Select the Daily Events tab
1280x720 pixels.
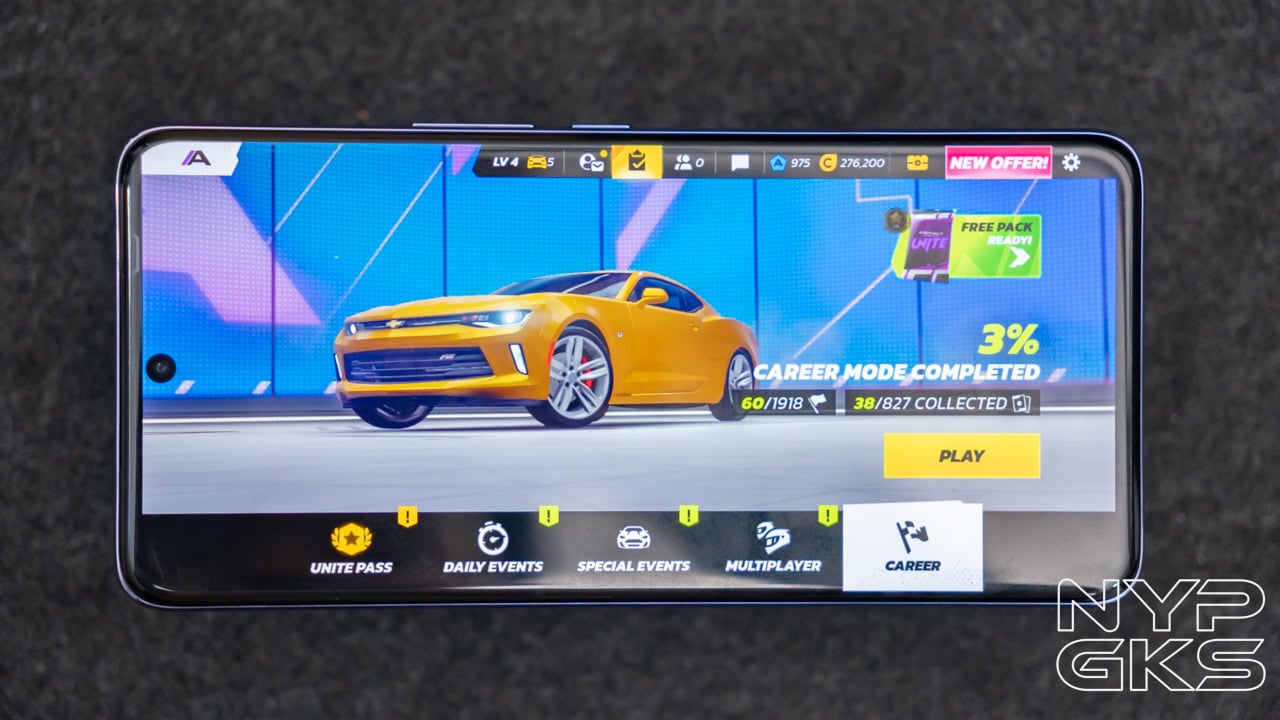493,548
